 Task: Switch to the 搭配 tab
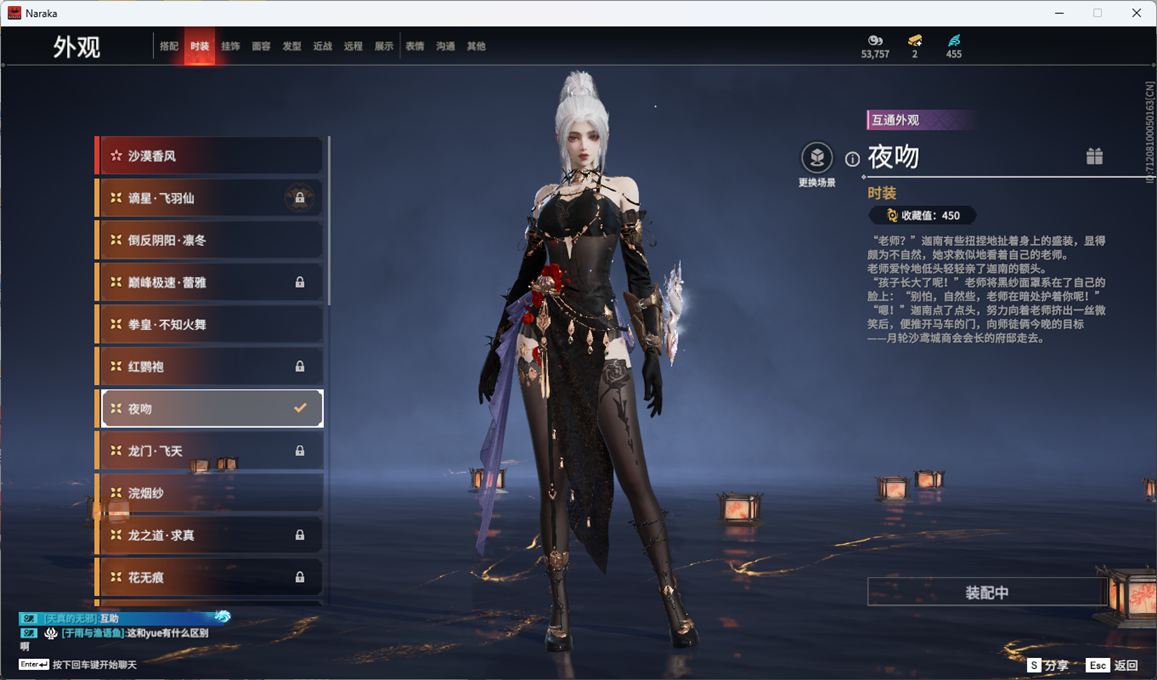coord(169,46)
